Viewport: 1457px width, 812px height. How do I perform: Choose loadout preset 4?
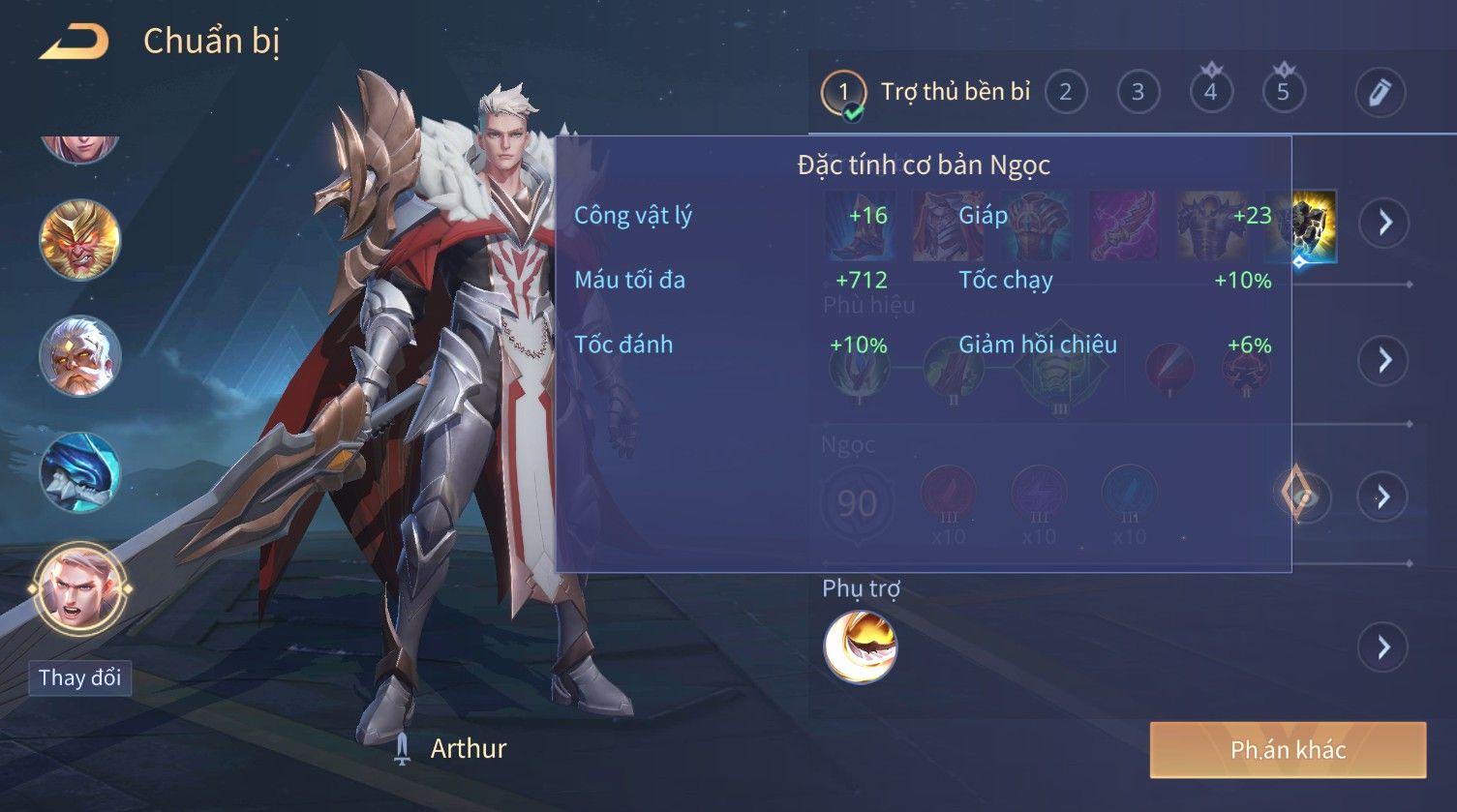pos(1210,92)
